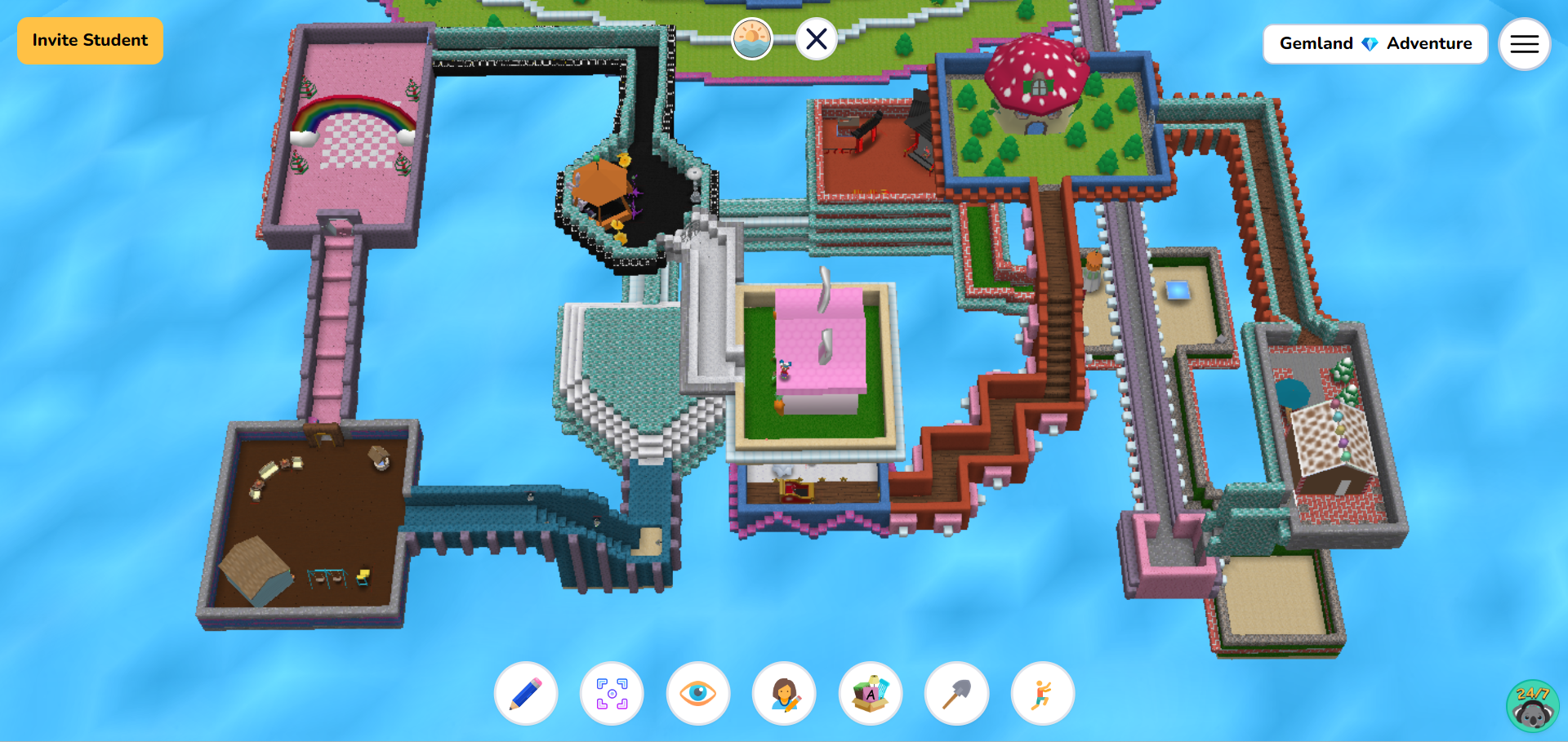1568x742 pixels.
Task: Open the character customization tool
Action: pos(783,693)
